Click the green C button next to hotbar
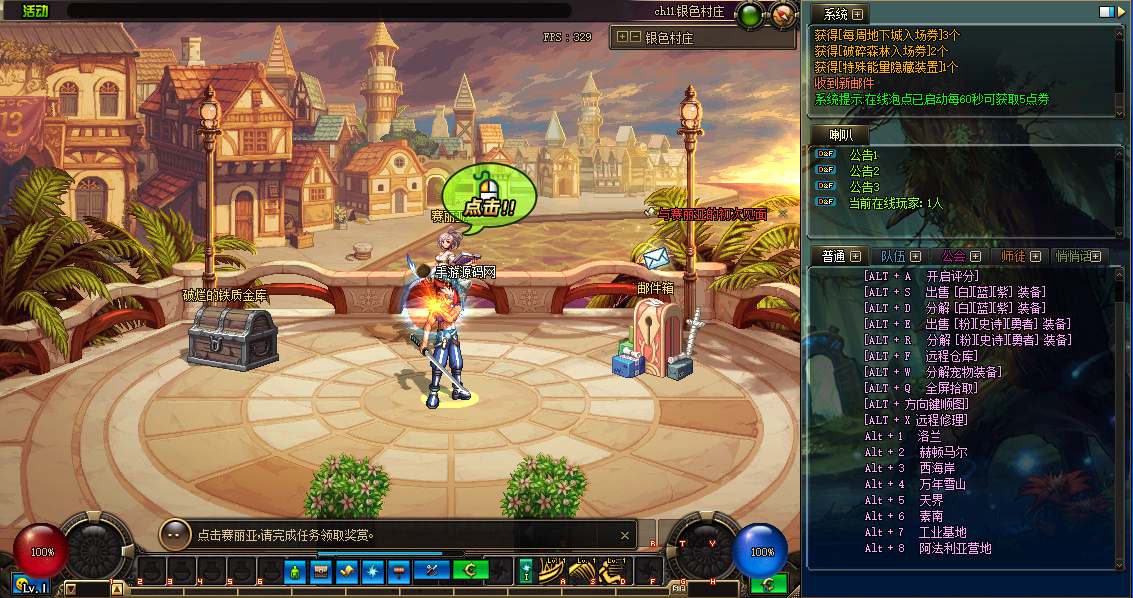1133x598 pixels. pos(470,571)
